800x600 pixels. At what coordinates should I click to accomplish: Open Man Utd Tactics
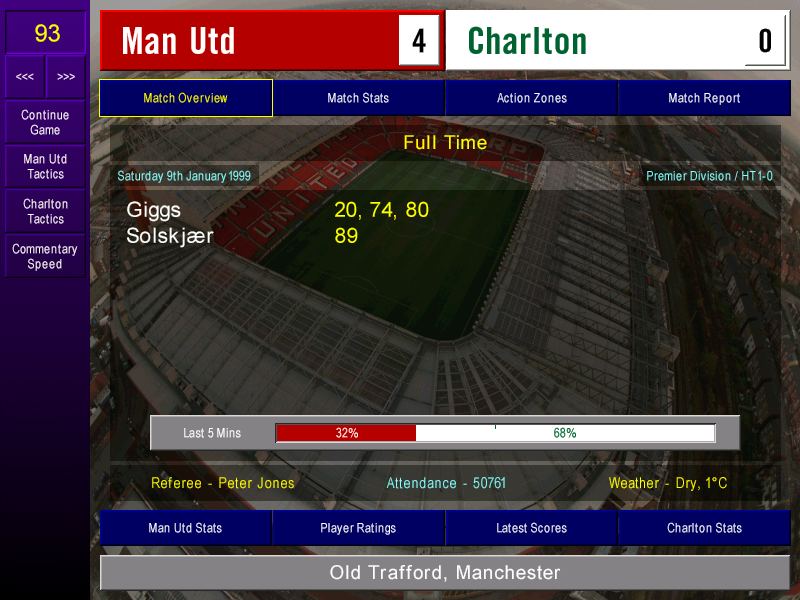click(x=45, y=166)
